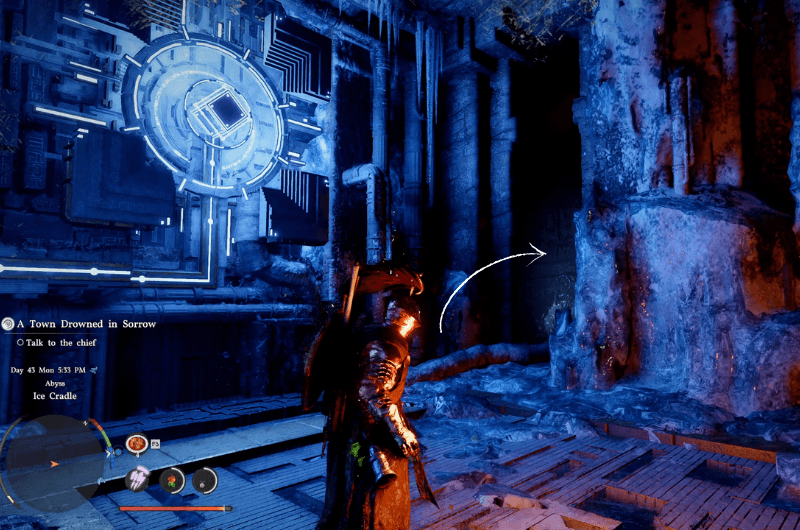Click the "Talk to the chief" objective
The image size is (800, 530).
pyautogui.click(x=64, y=343)
